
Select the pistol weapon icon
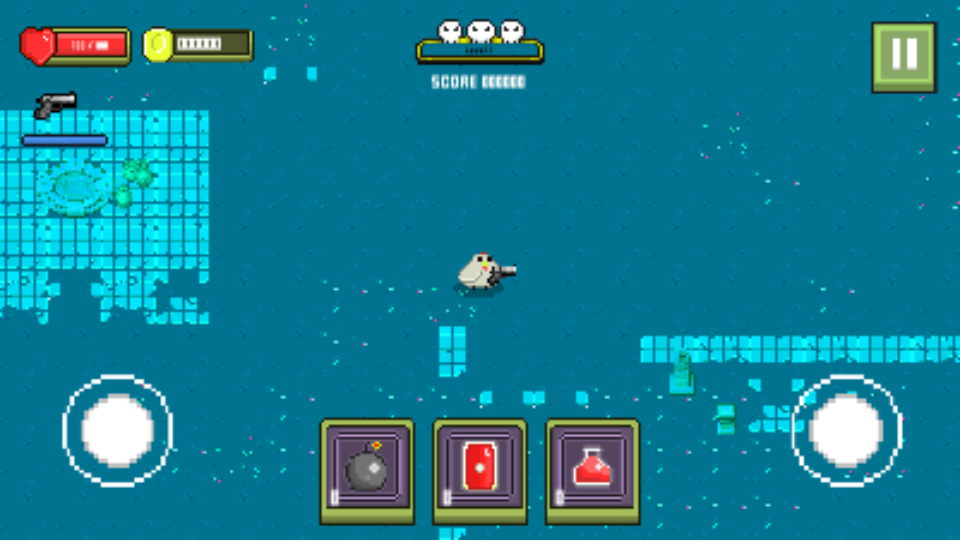point(56,103)
